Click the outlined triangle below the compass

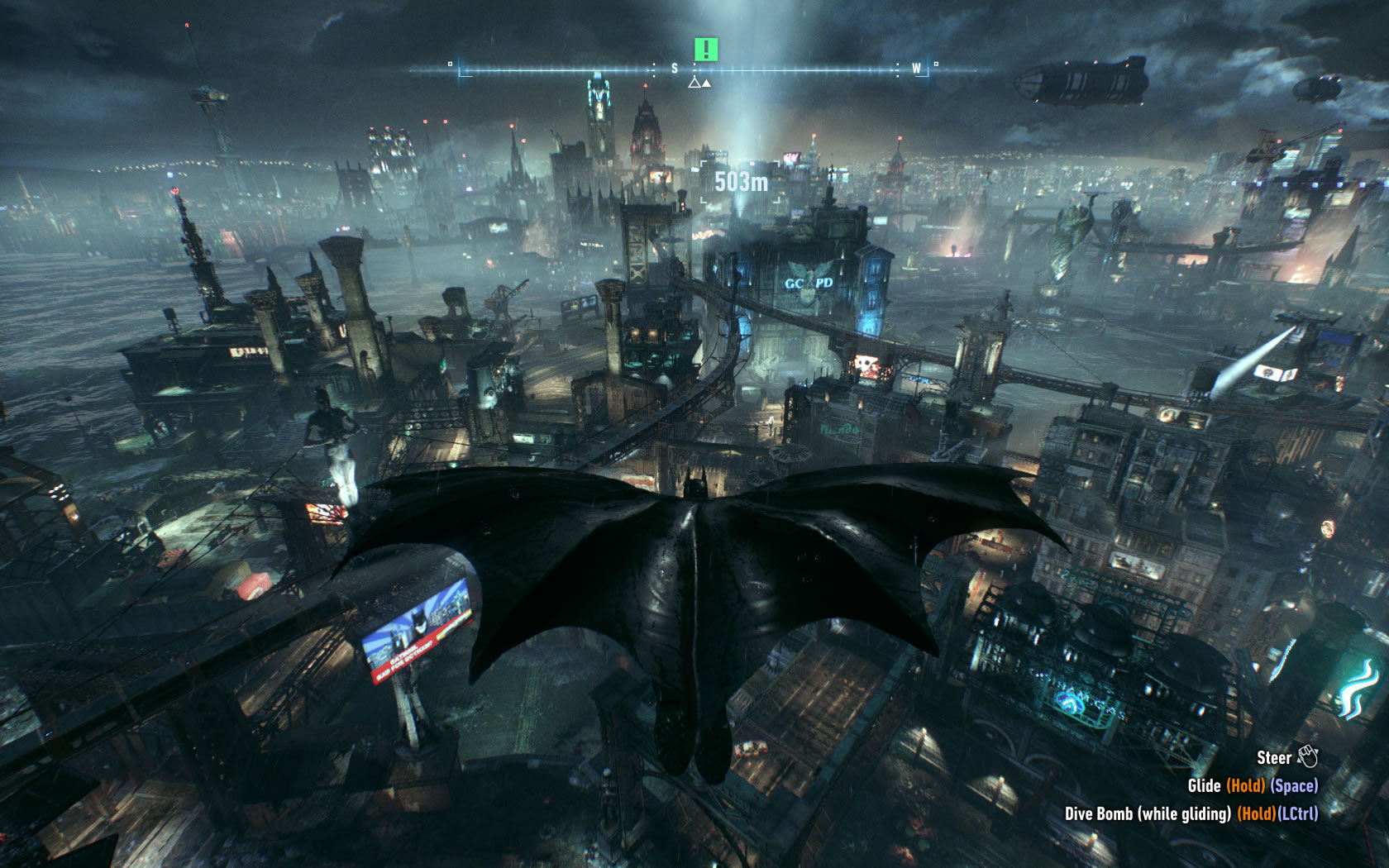694,83
